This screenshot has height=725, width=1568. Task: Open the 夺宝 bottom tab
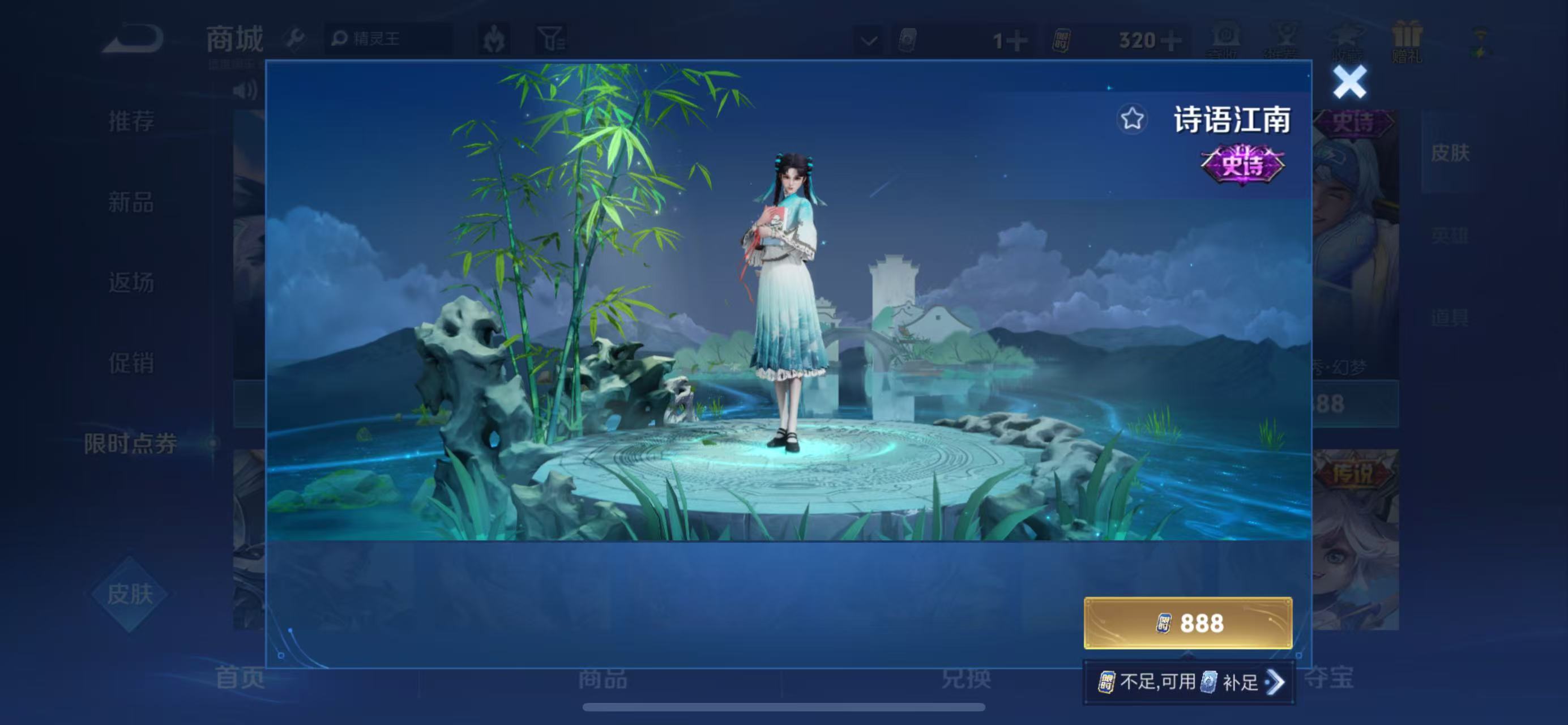[1328, 678]
